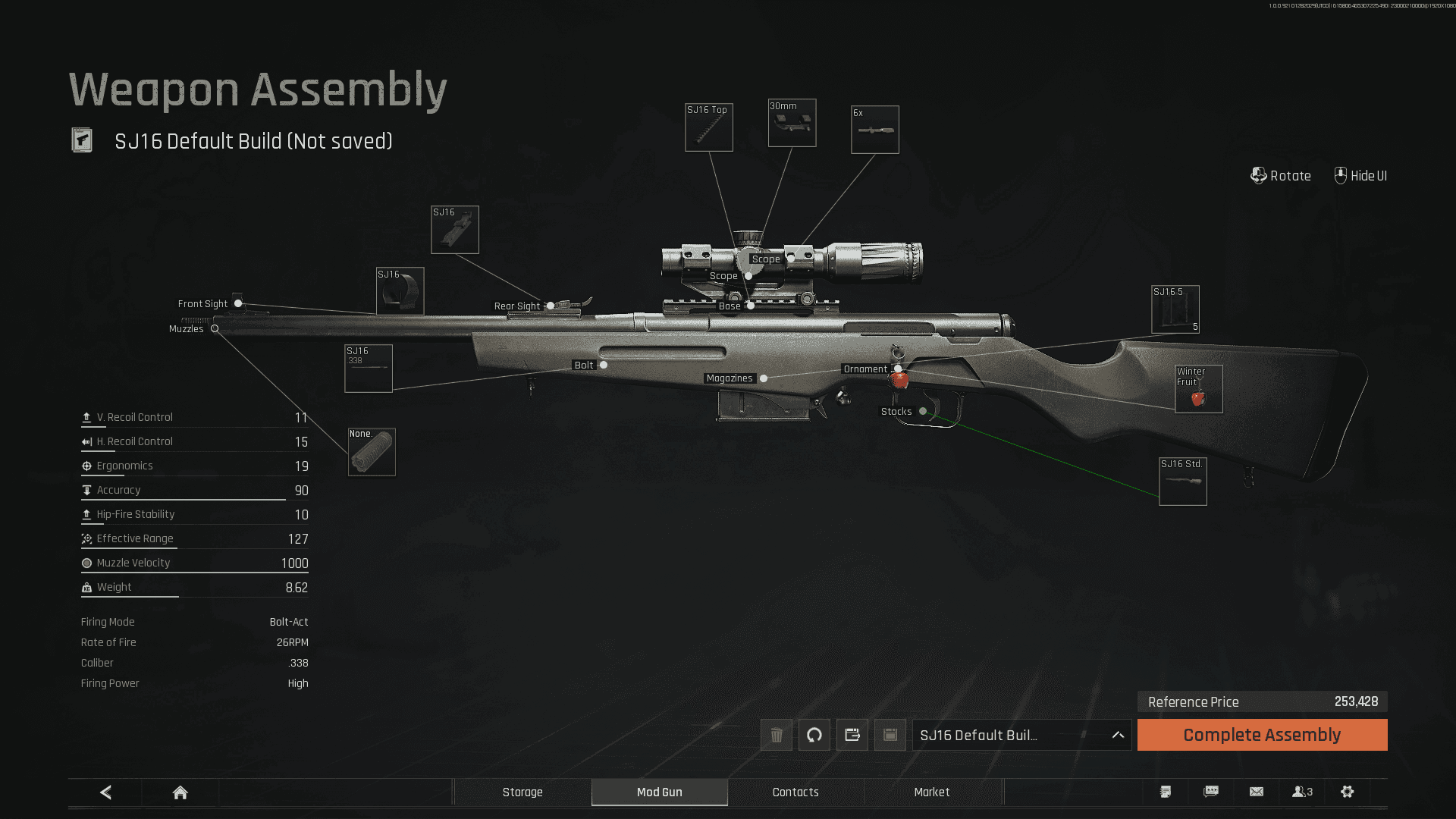Viewport: 1456px width, 819px height.
Task: Click the back arrow in the bottom bar
Action: (x=105, y=792)
